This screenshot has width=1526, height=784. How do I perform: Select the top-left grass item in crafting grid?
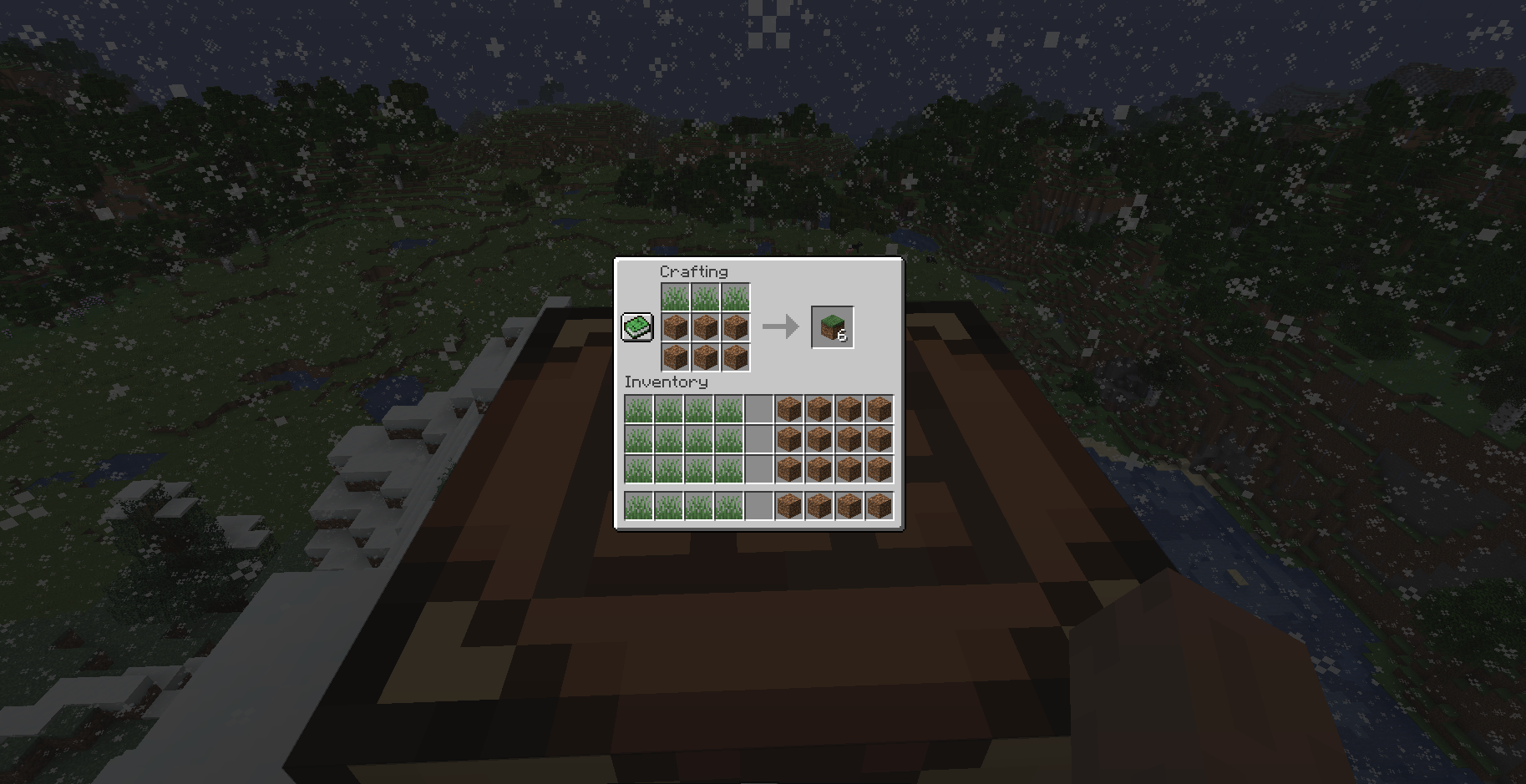click(x=675, y=297)
